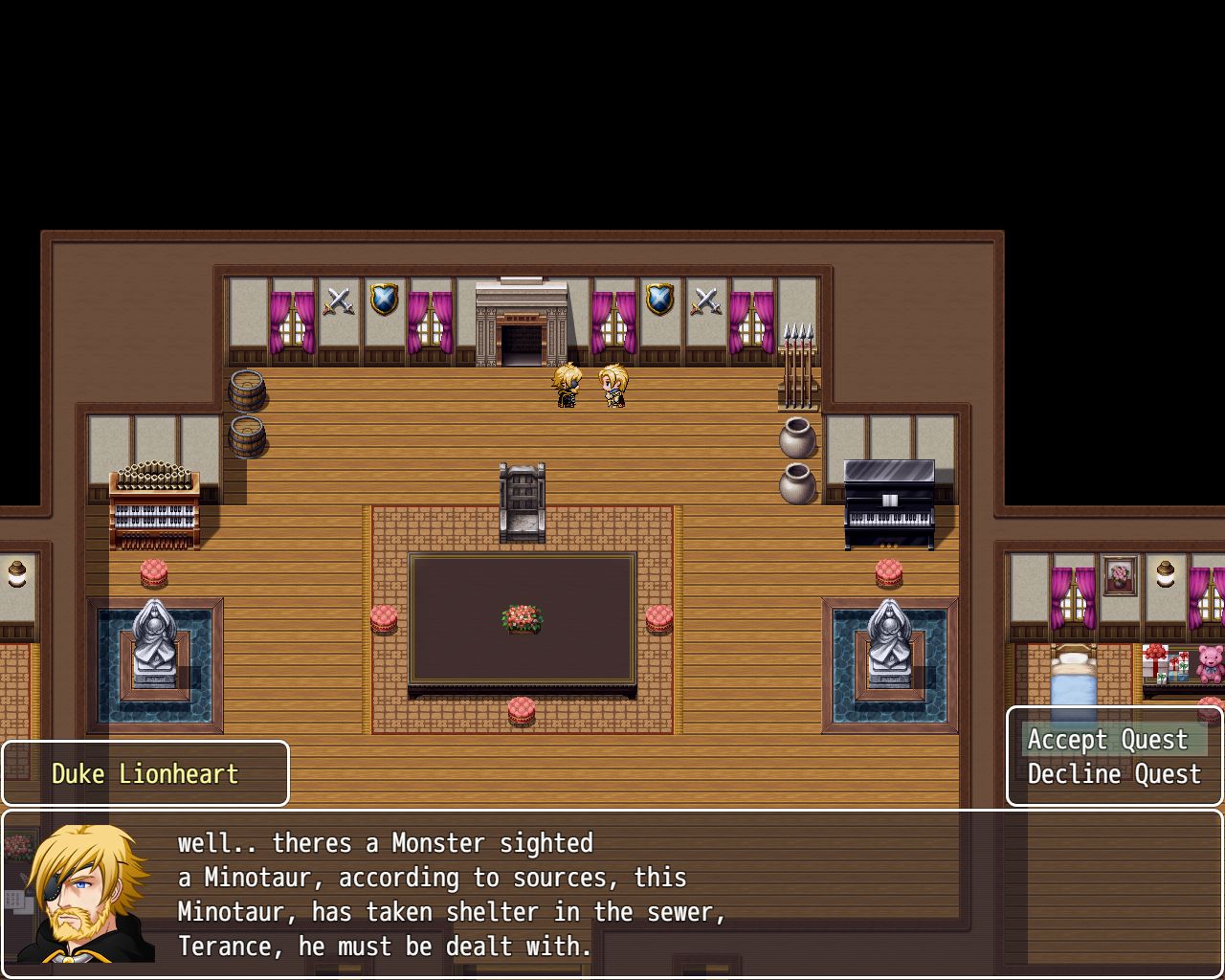Select Decline Quest option
Image resolution: width=1225 pixels, height=980 pixels.
1113,774
